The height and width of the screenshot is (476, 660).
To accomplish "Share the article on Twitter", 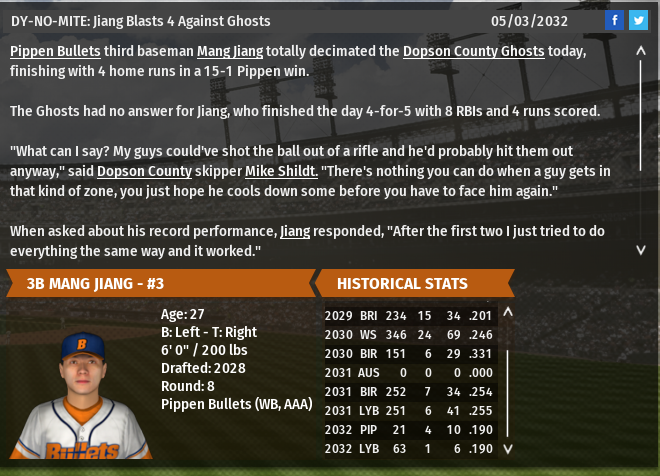I will pos(637,19).
